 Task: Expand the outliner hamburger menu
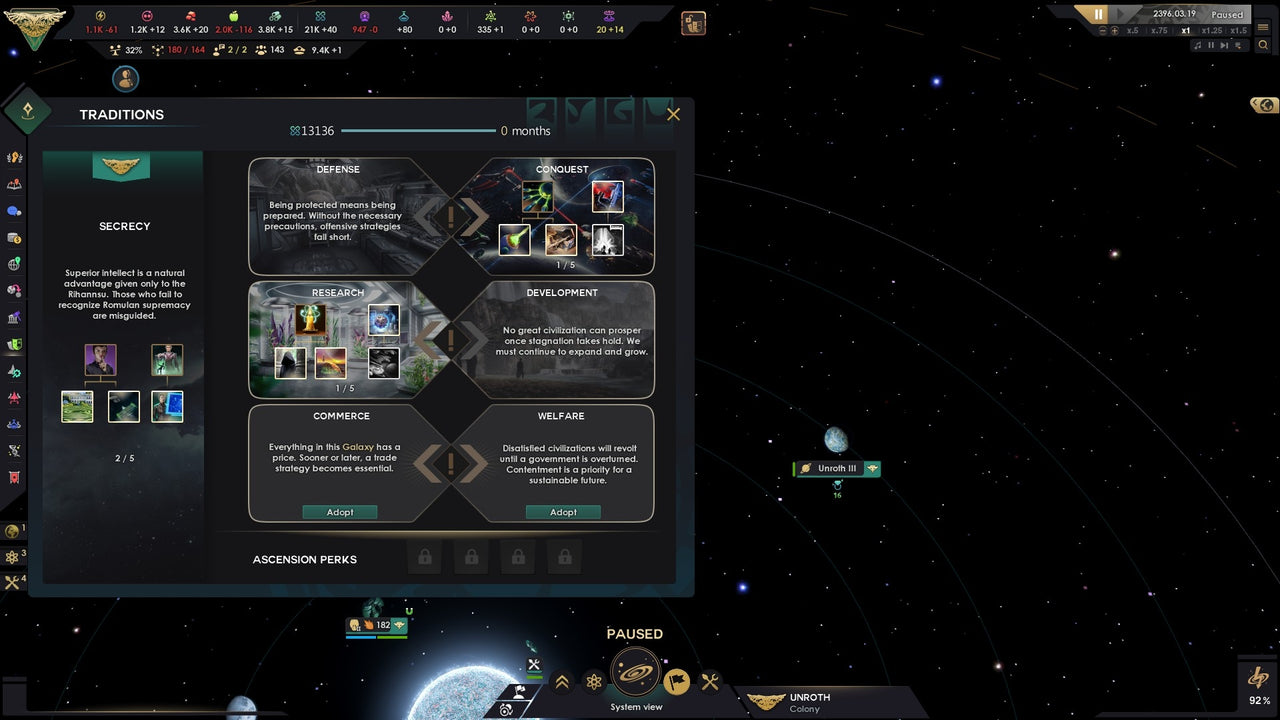[1264, 27]
